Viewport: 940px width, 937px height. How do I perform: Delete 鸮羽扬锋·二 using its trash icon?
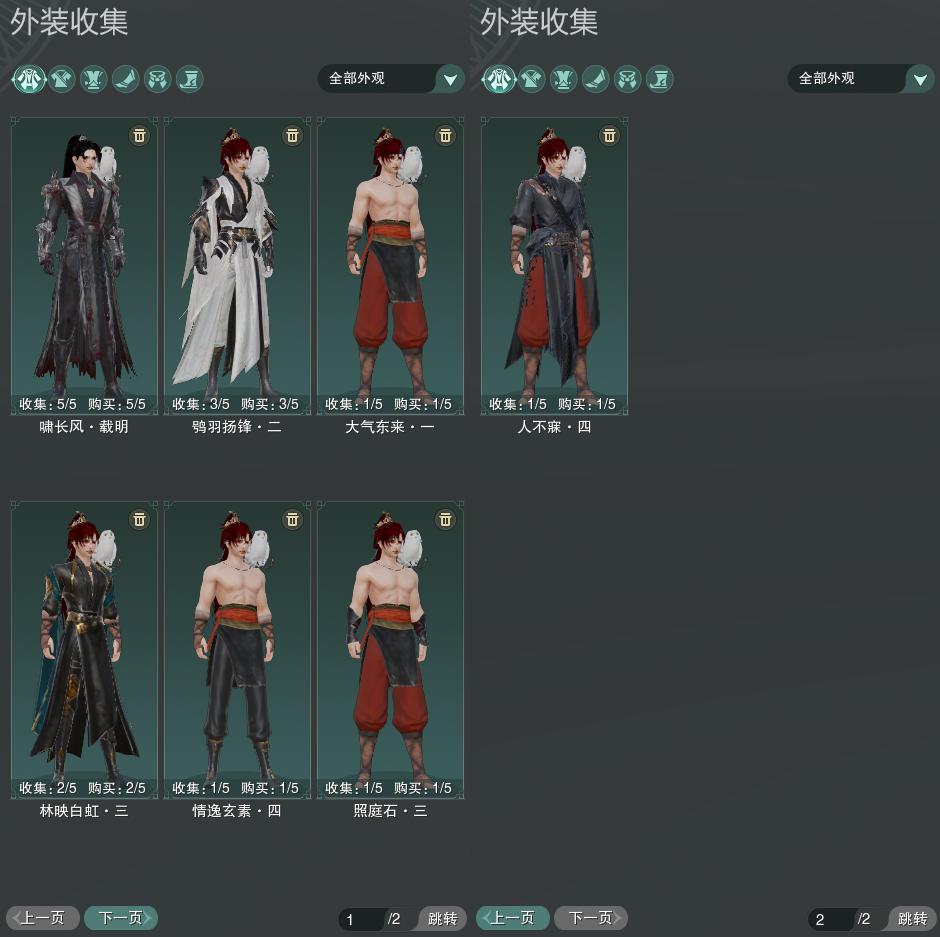click(x=293, y=135)
